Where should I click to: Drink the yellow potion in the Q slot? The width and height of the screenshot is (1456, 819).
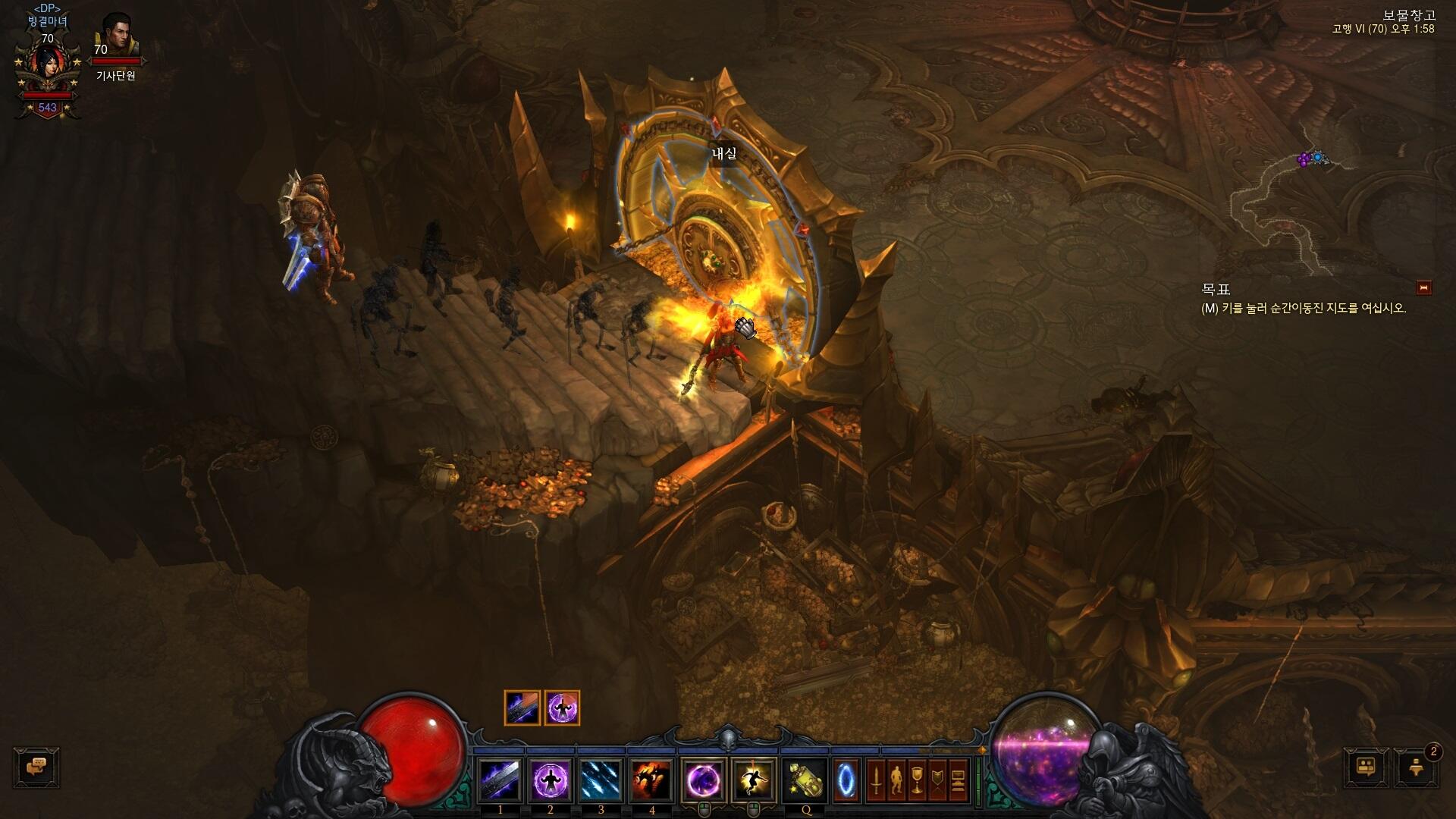click(805, 780)
